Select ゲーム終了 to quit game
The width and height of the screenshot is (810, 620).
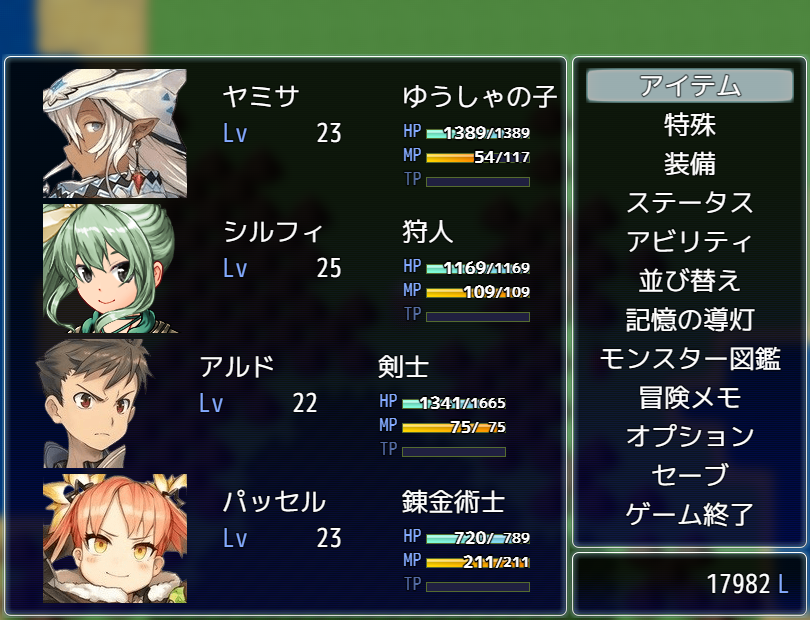coord(689,515)
